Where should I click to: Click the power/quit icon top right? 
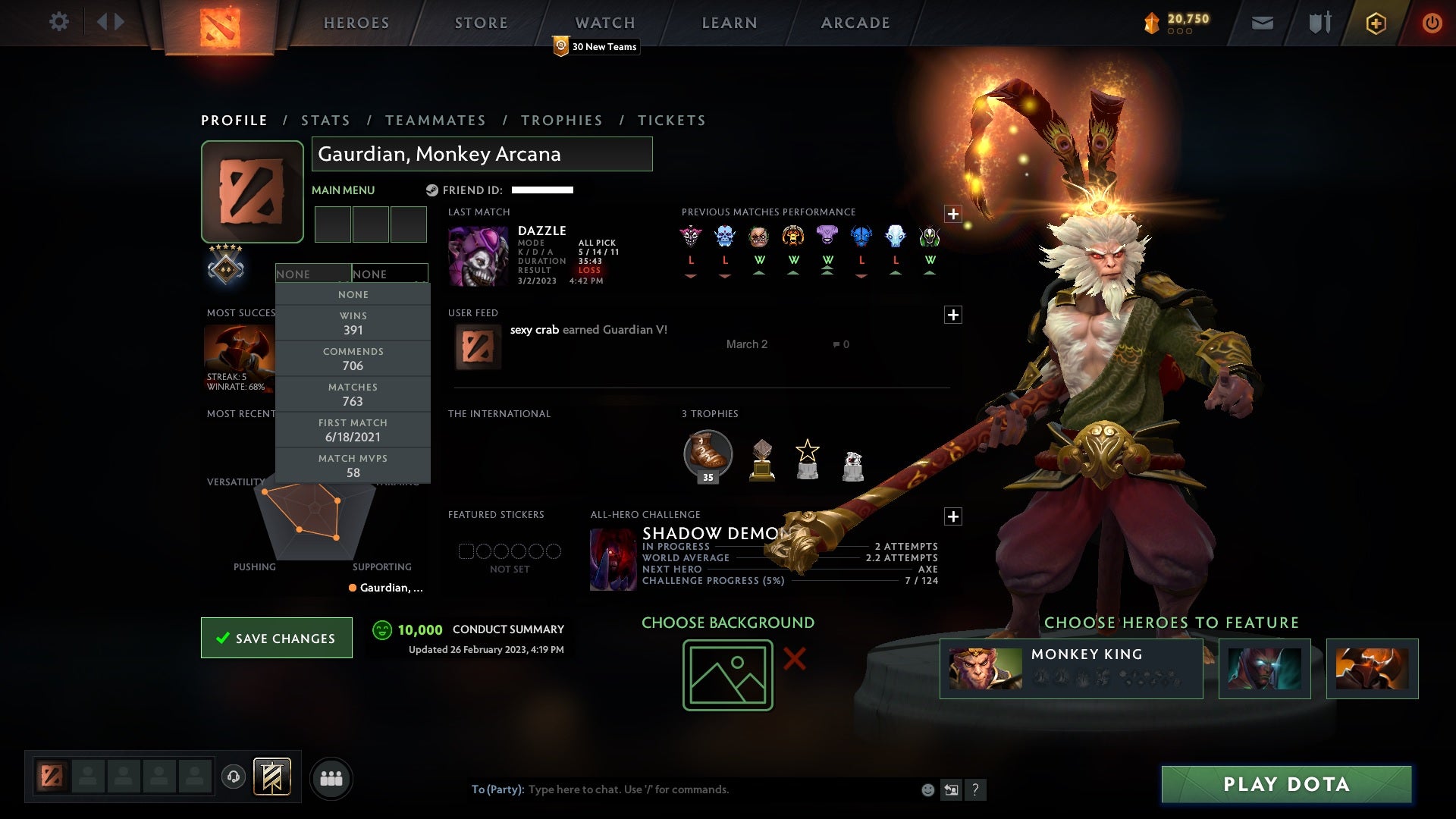point(1432,23)
